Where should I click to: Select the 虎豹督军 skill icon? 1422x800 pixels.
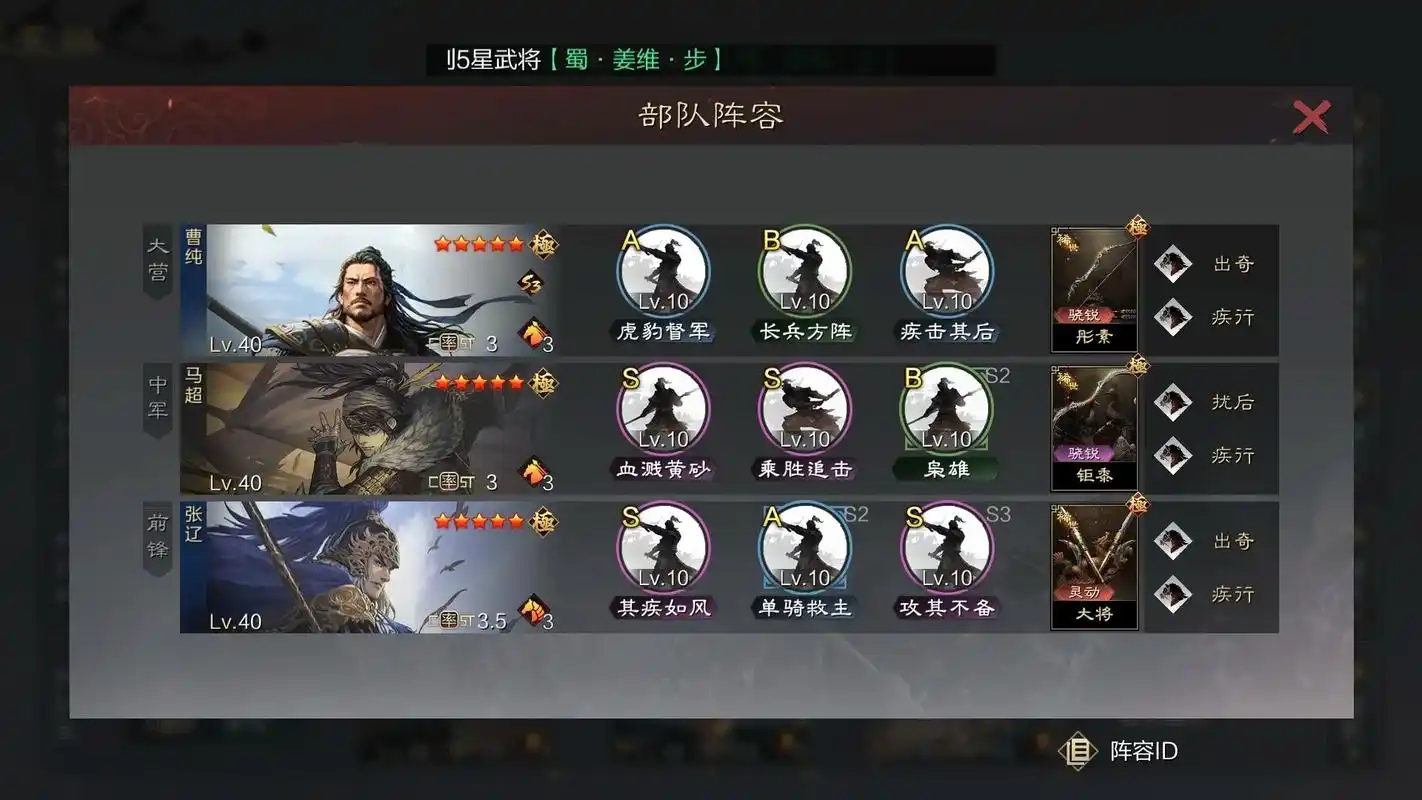[x=663, y=270]
